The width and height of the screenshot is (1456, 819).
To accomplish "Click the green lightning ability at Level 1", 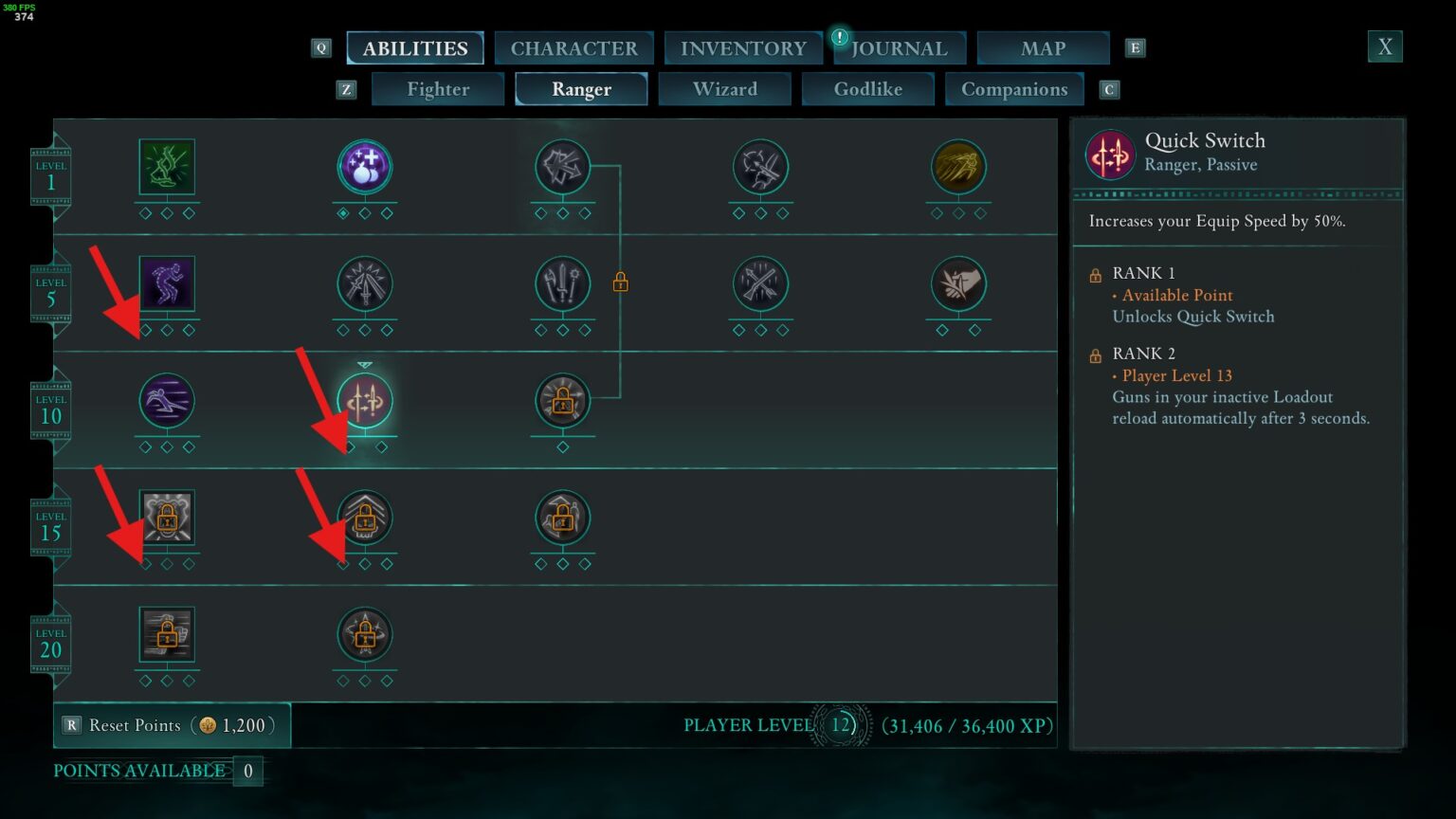I will click(x=167, y=165).
